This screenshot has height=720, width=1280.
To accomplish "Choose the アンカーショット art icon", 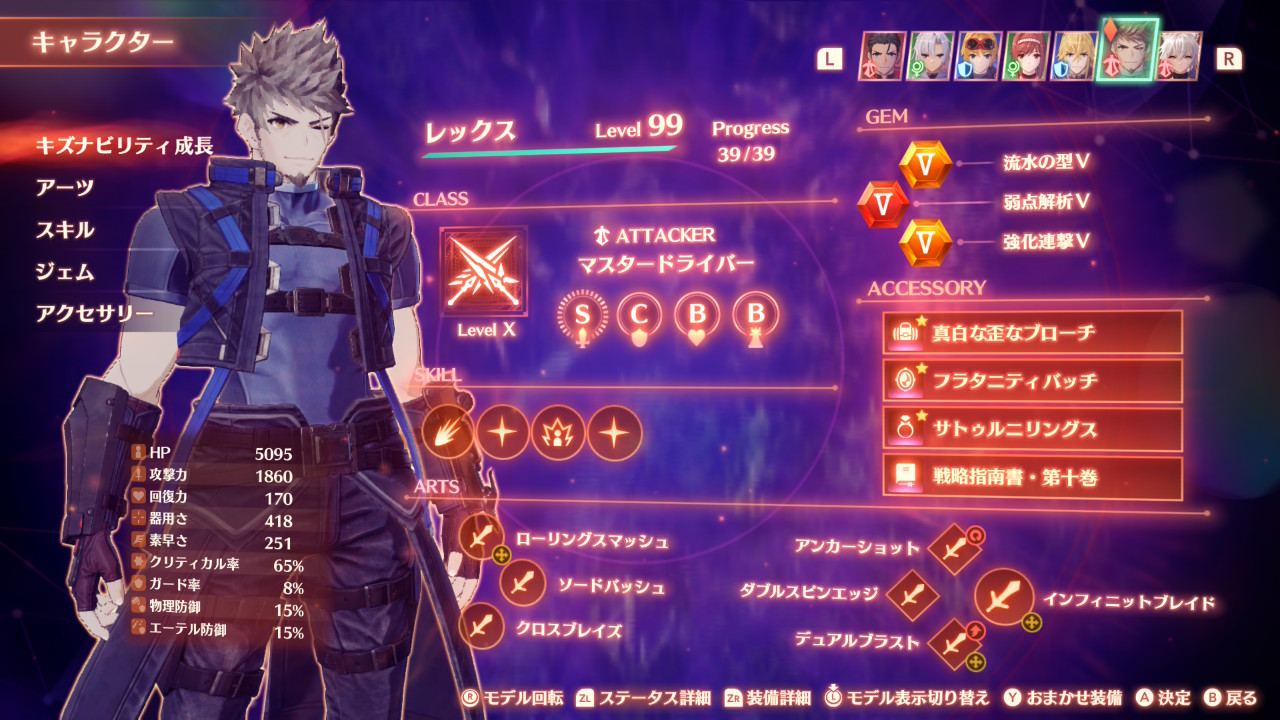I will 953,549.
